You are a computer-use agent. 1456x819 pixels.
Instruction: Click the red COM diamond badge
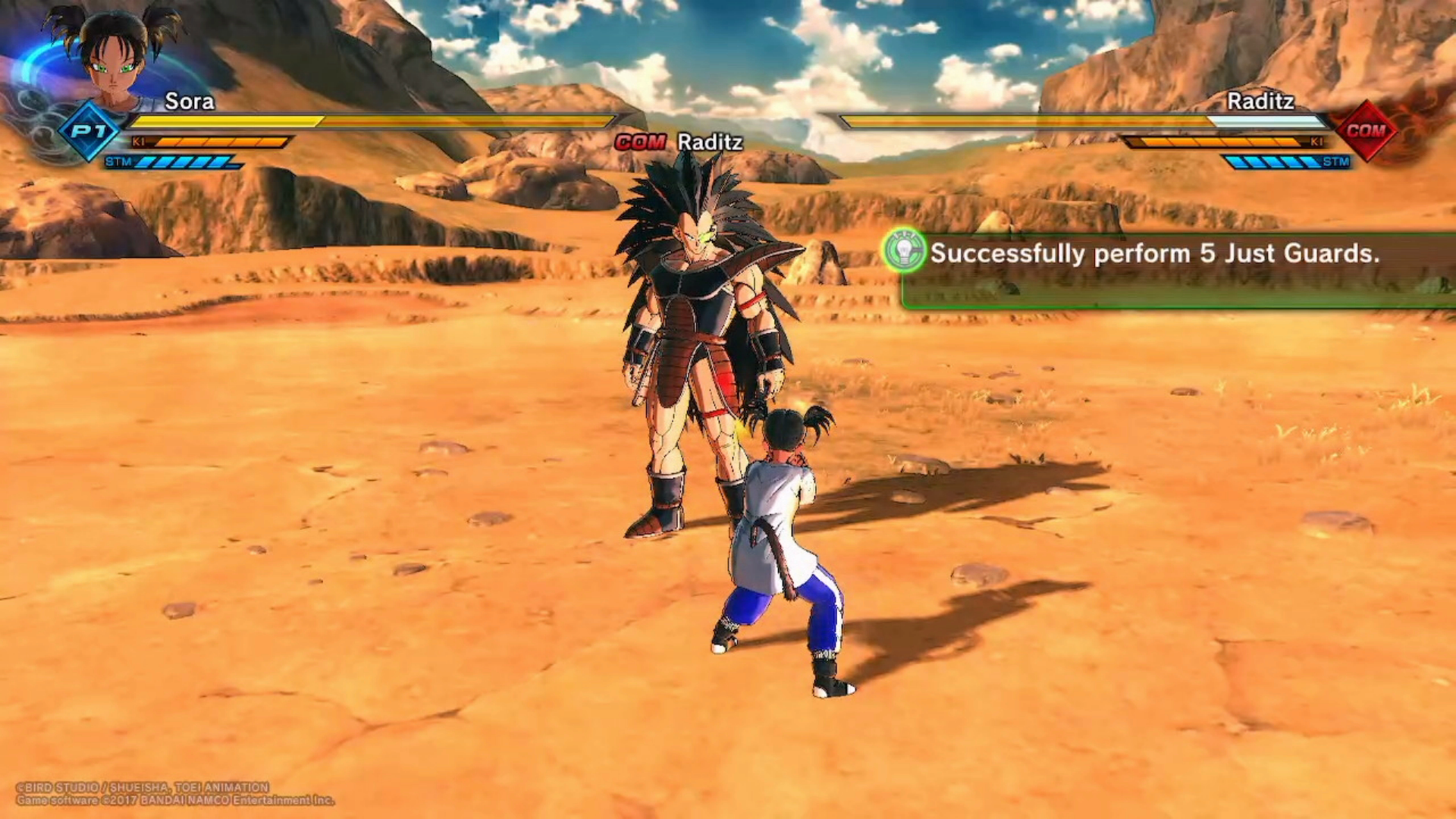tap(1366, 130)
